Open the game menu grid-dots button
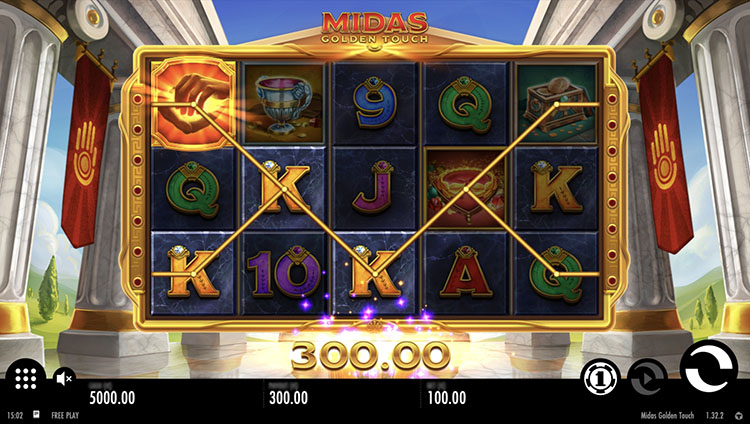 click(x=26, y=378)
